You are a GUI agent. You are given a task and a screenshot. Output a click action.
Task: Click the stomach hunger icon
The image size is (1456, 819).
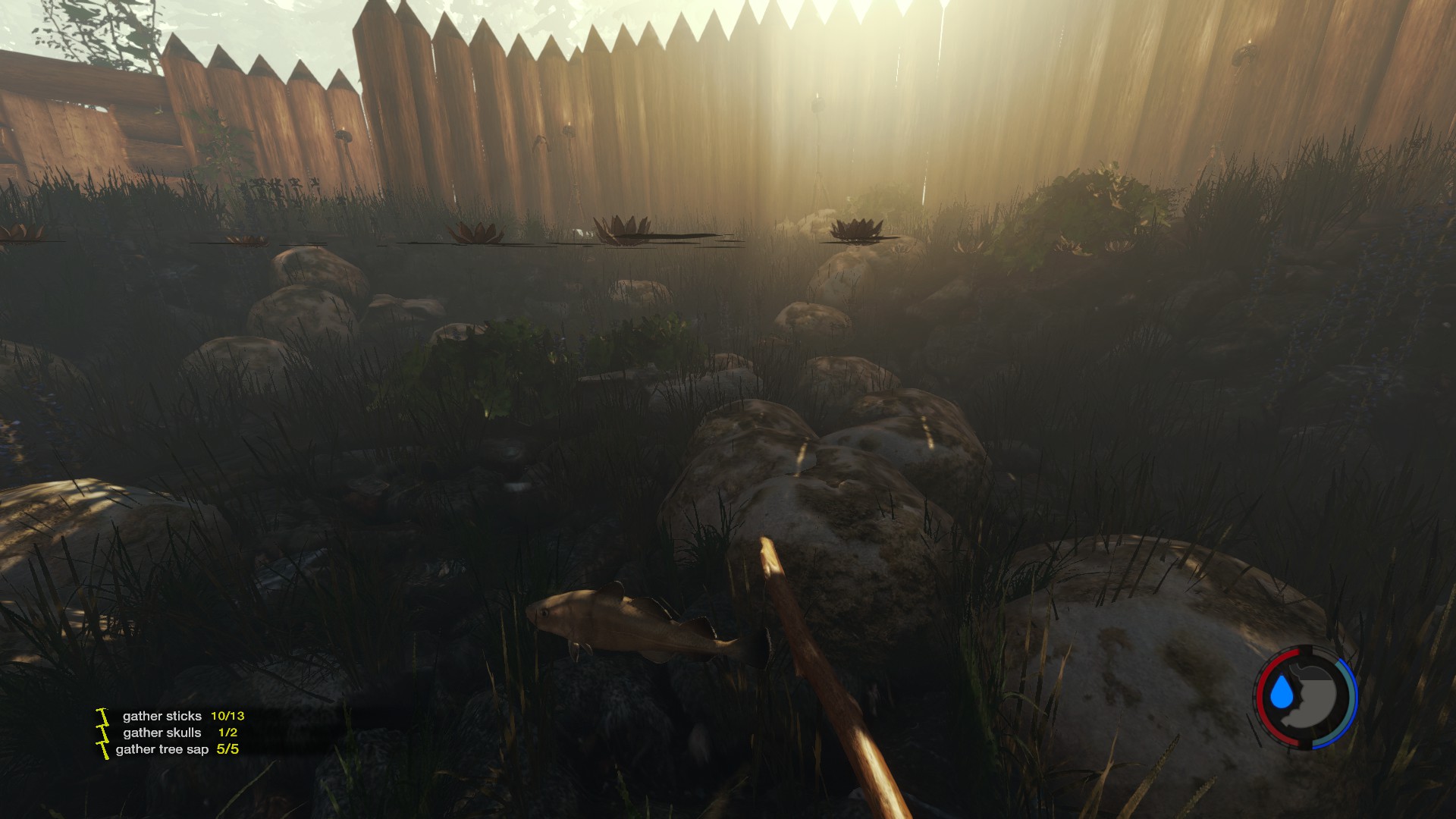coord(1317,695)
